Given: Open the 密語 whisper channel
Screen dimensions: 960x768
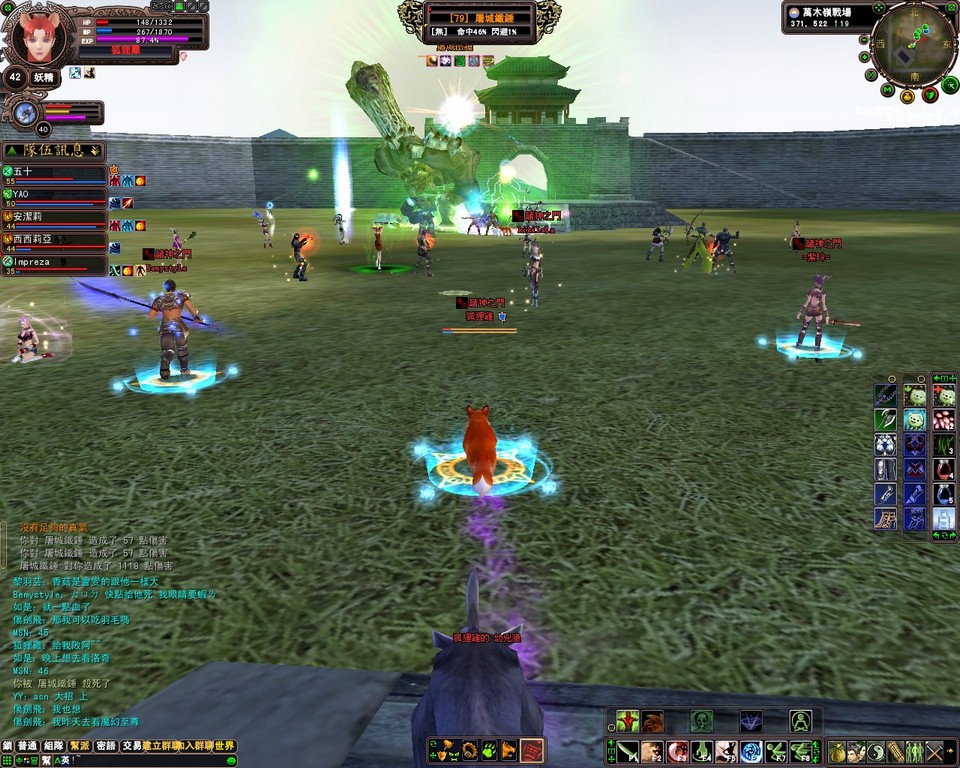Looking at the screenshot, I should pyautogui.click(x=107, y=746).
